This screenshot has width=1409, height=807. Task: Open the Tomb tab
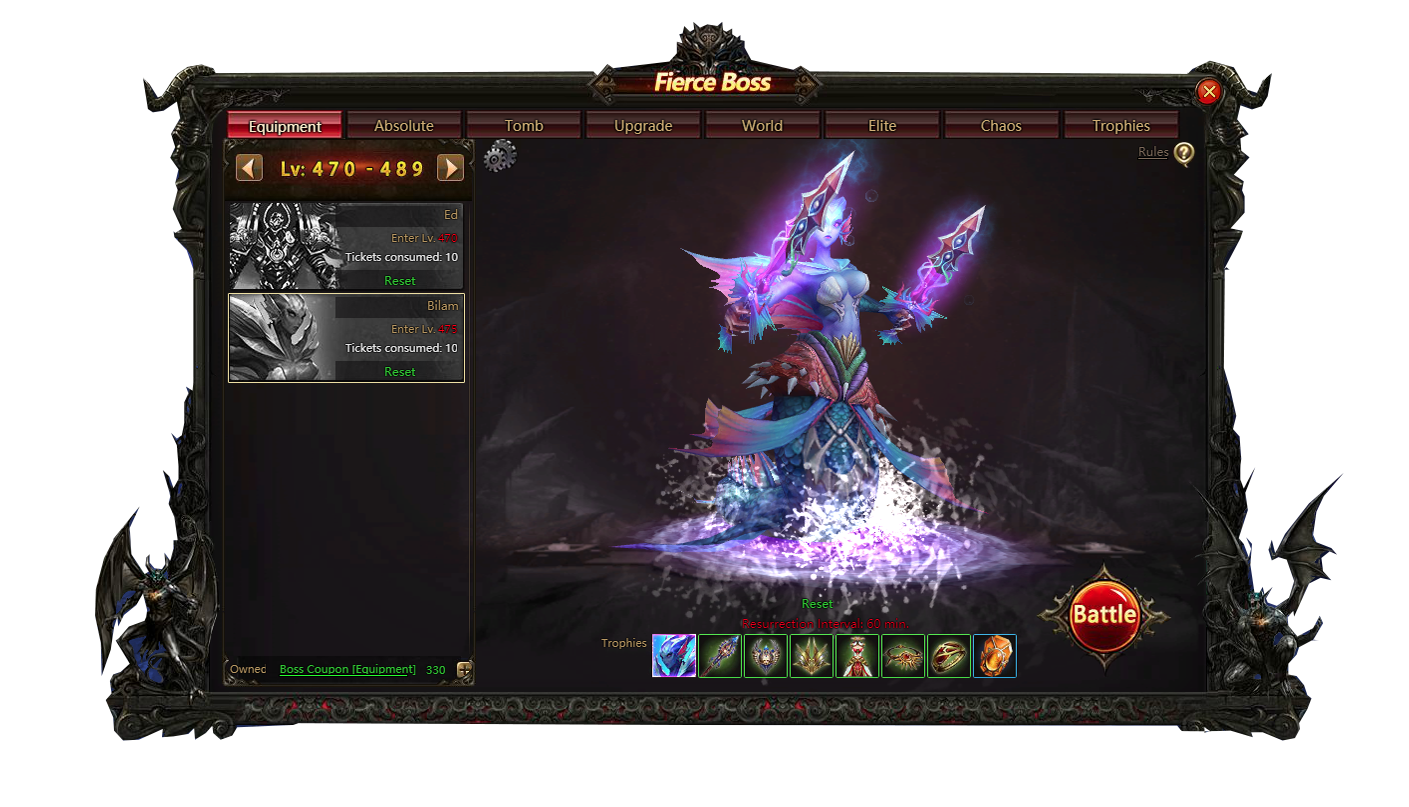coord(524,126)
